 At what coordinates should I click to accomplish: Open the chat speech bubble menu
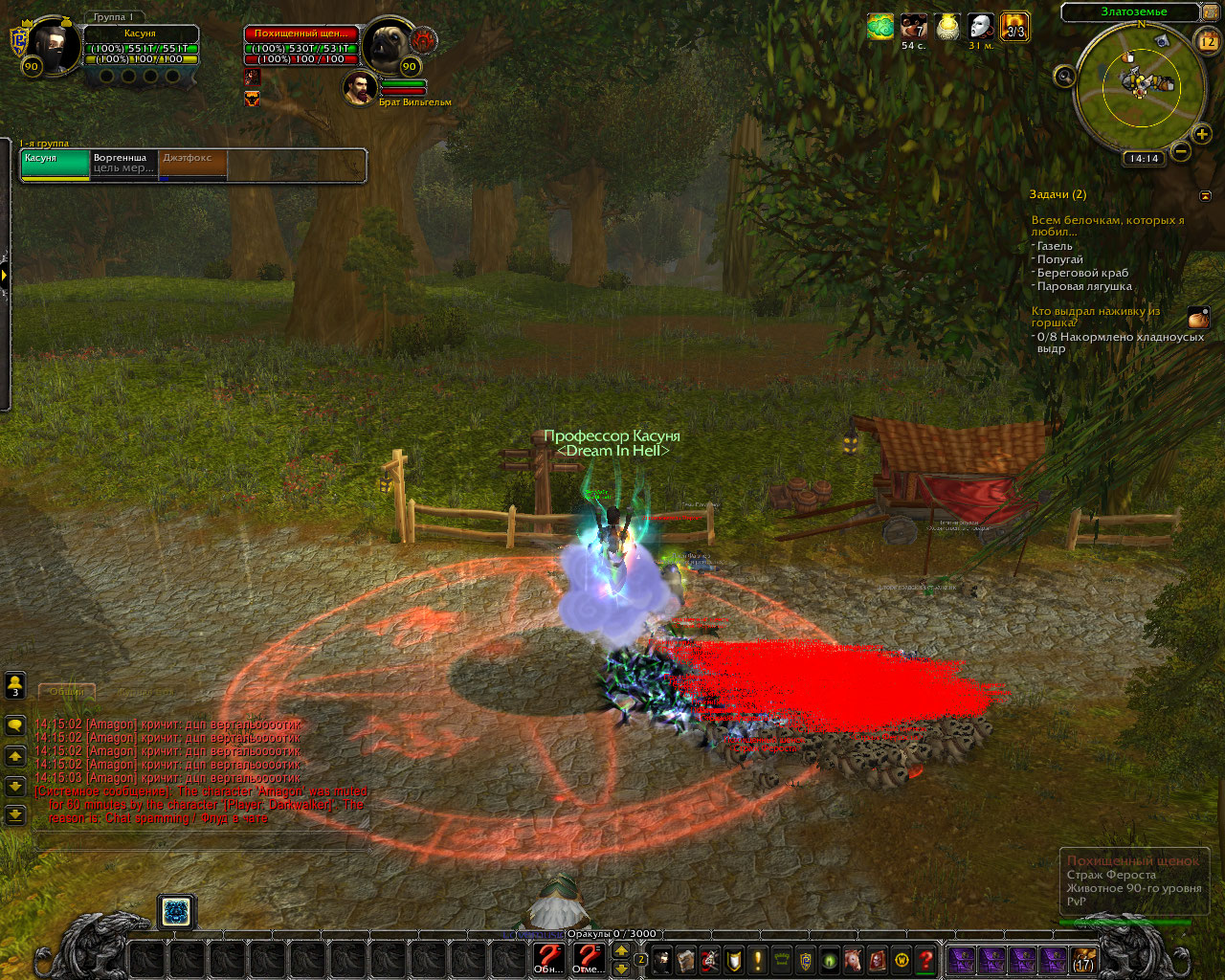click(15, 725)
